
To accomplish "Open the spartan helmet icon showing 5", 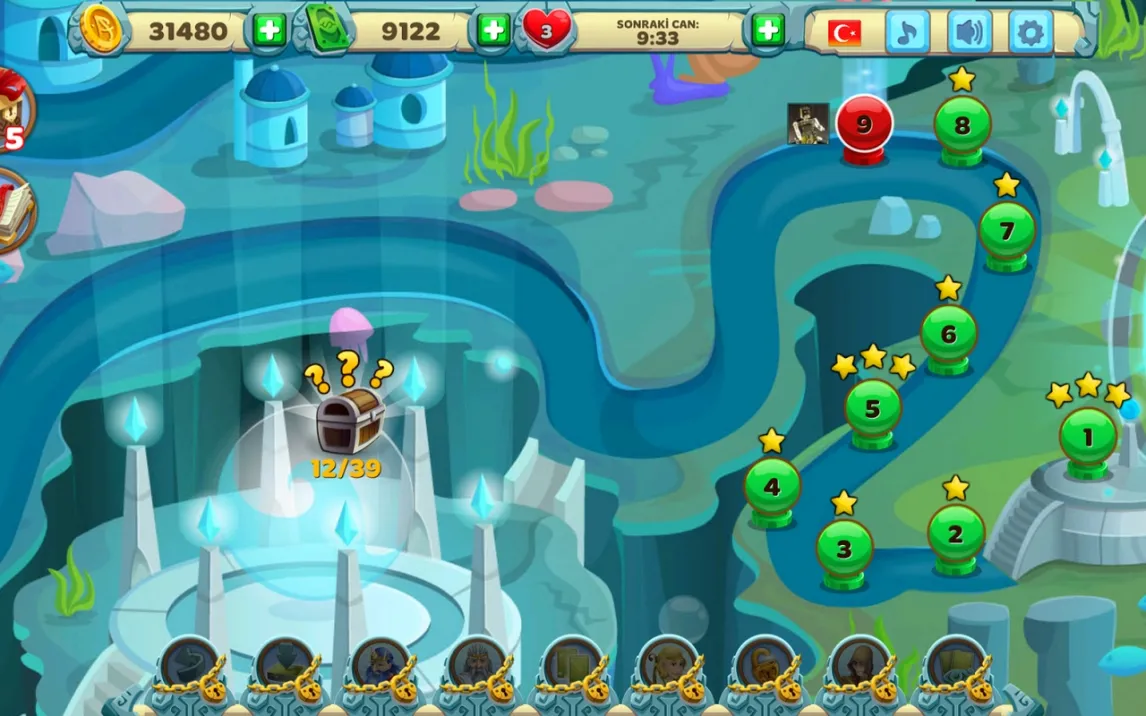I will tap(12, 105).
